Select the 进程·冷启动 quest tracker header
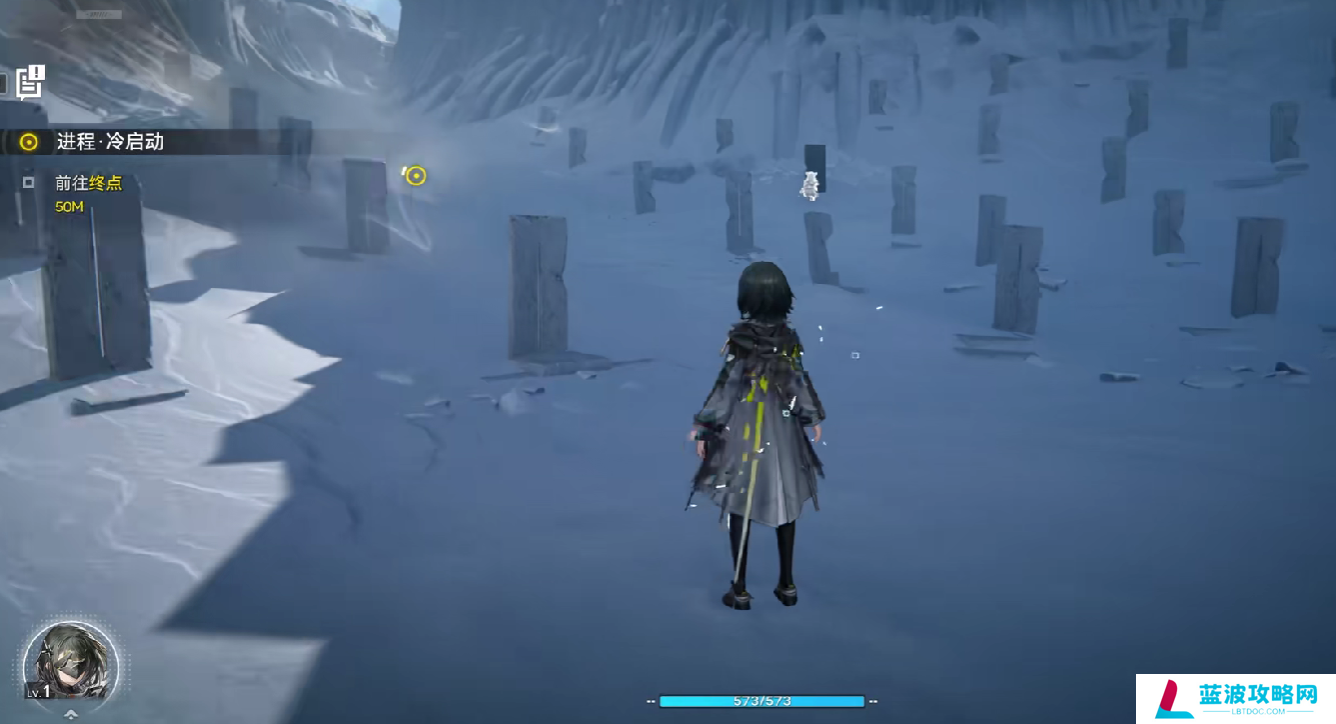The height and width of the screenshot is (724, 1336). (110, 142)
